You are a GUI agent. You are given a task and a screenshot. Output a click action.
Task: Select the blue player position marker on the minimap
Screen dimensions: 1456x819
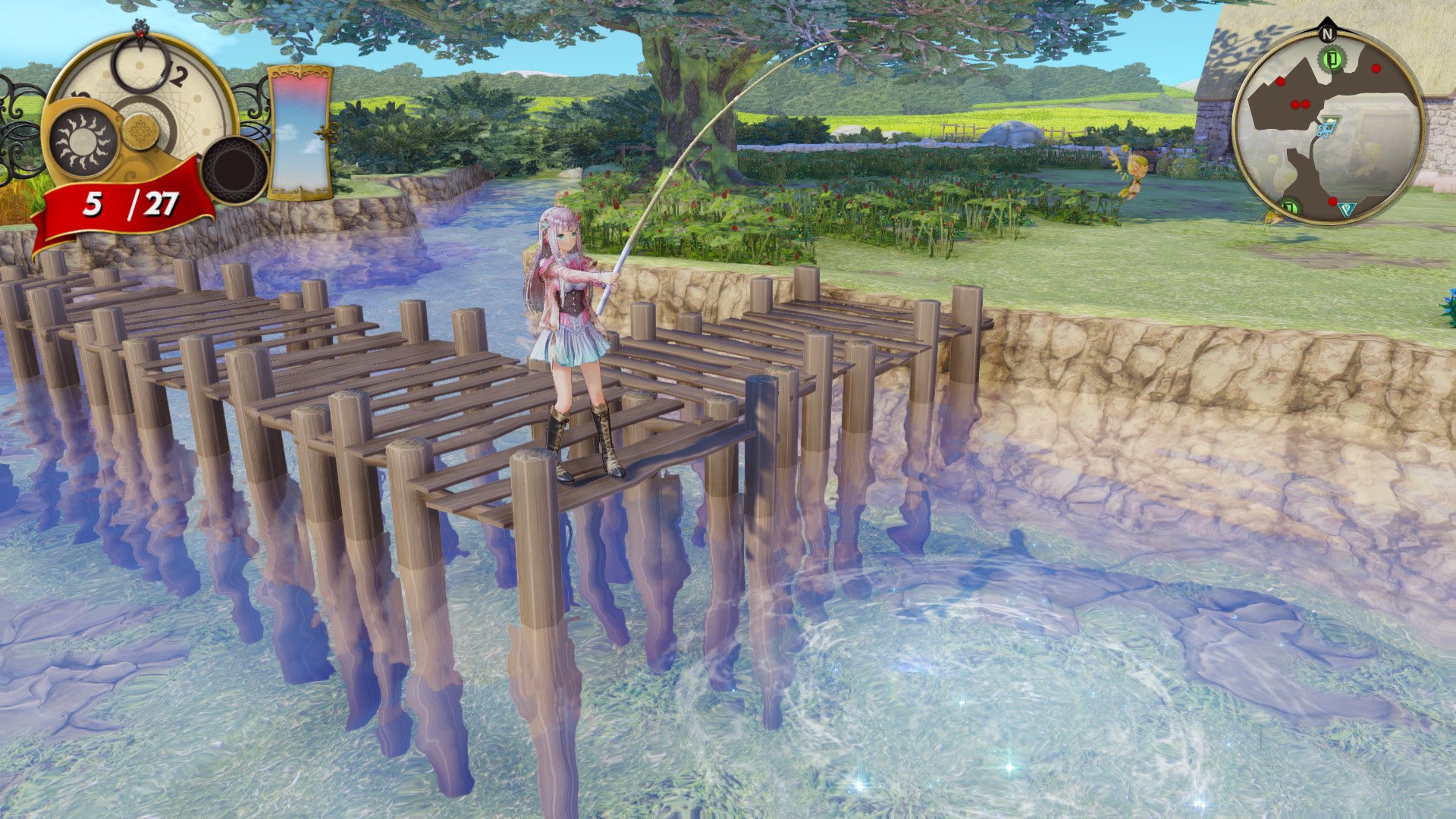click(1327, 128)
